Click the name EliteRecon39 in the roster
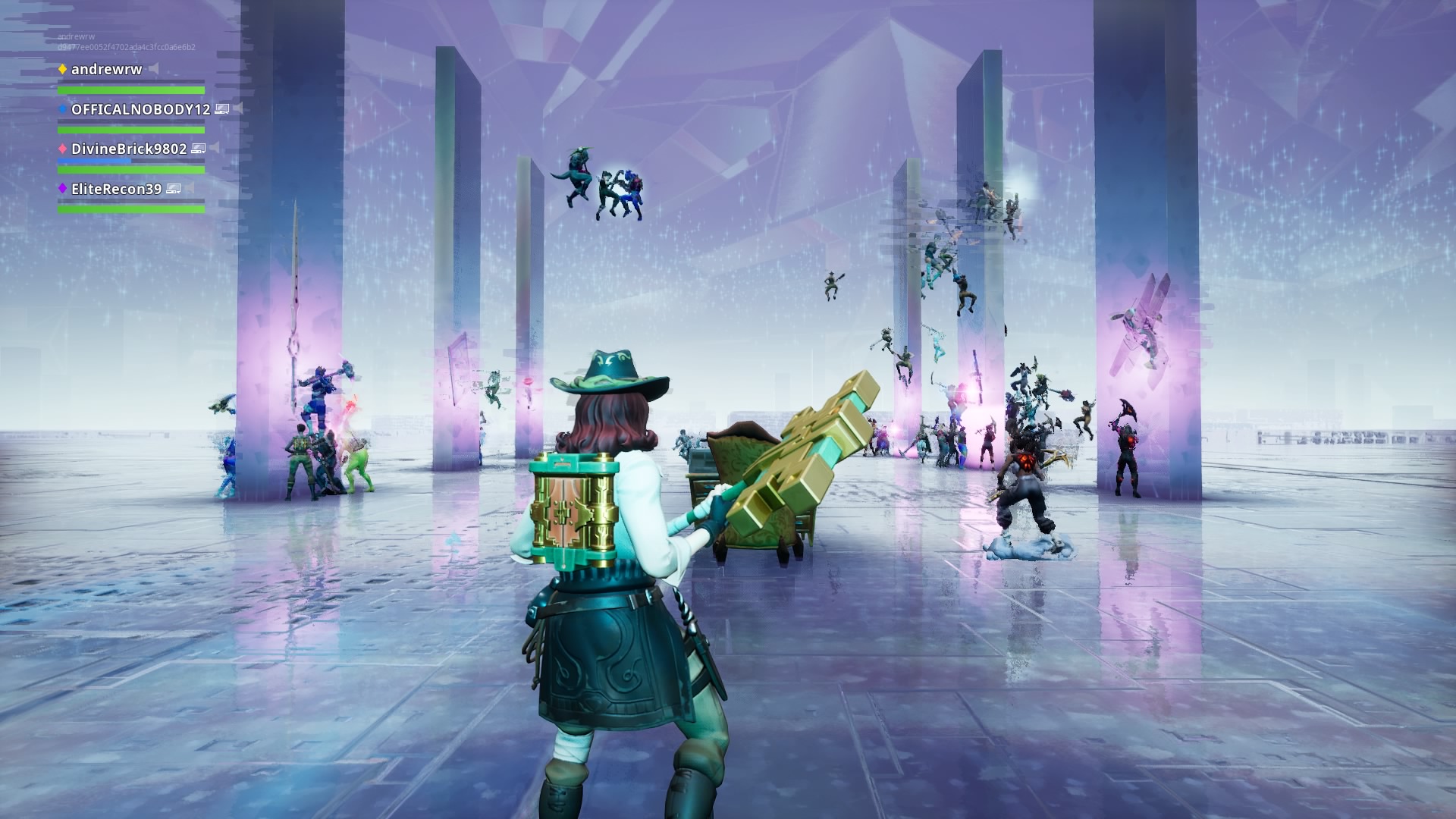 click(117, 188)
